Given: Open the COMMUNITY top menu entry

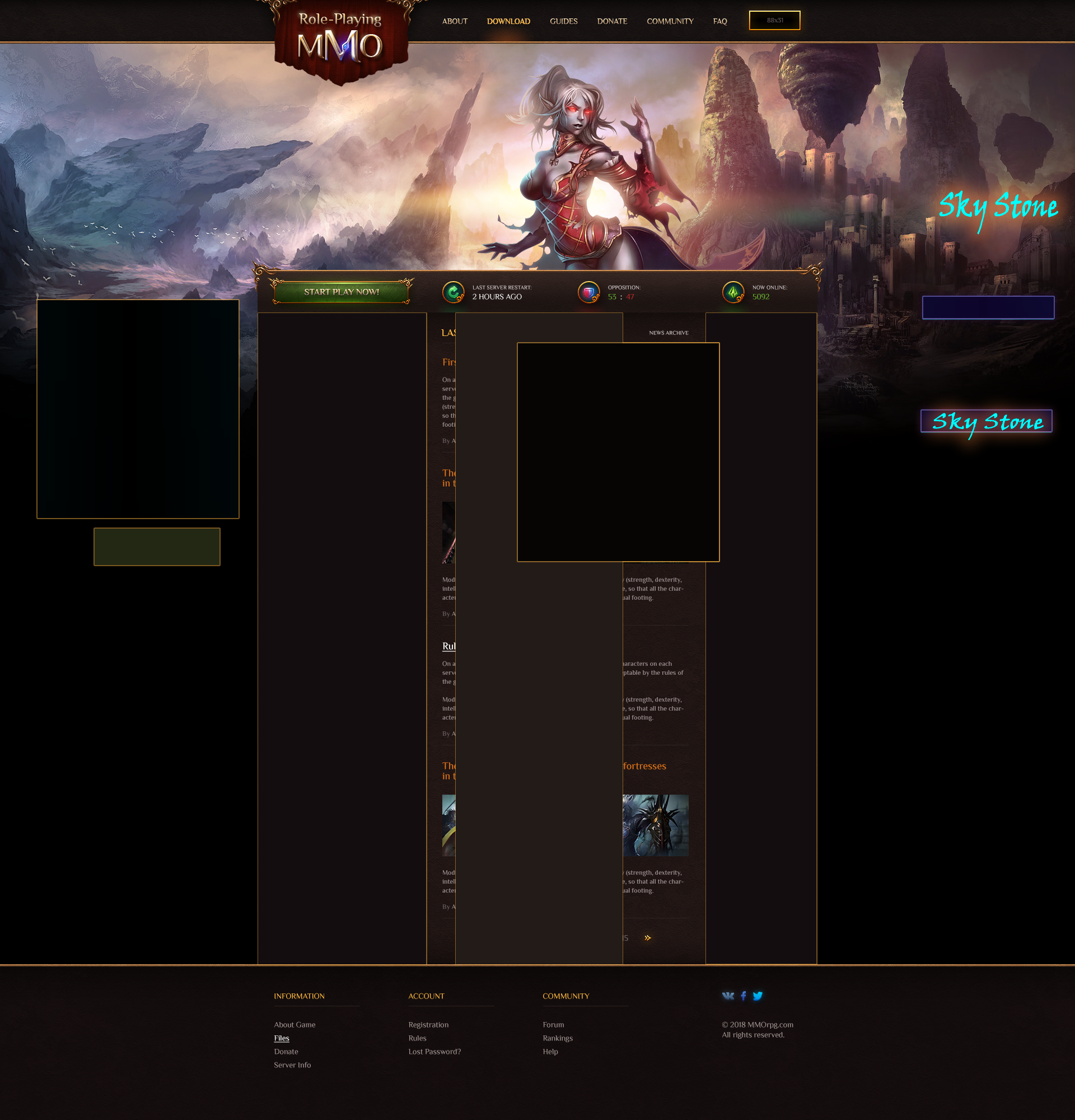Looking at the screenshot, I should click(670, 21).
